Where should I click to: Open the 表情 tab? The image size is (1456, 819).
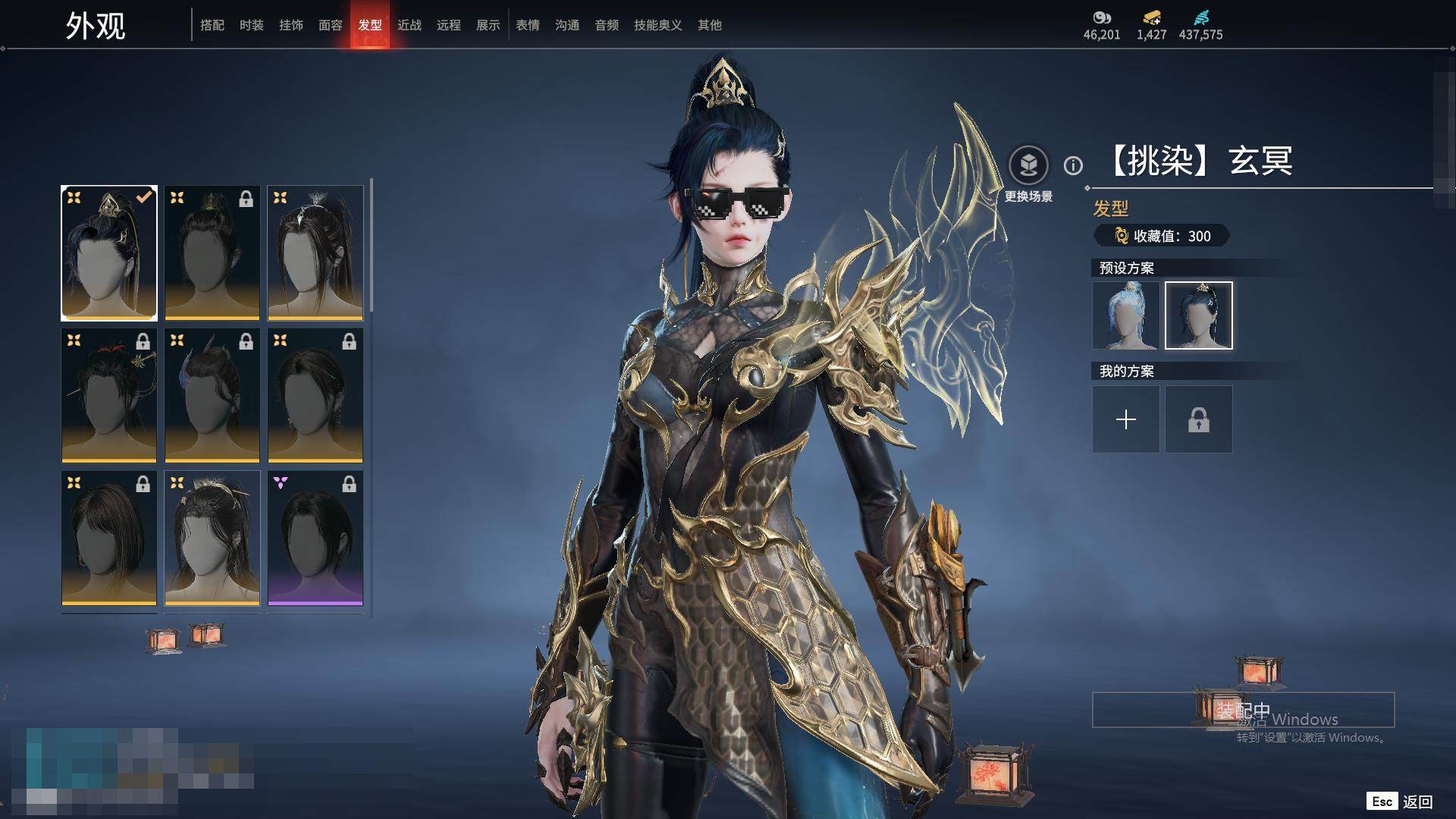click(x=528, y=25)
